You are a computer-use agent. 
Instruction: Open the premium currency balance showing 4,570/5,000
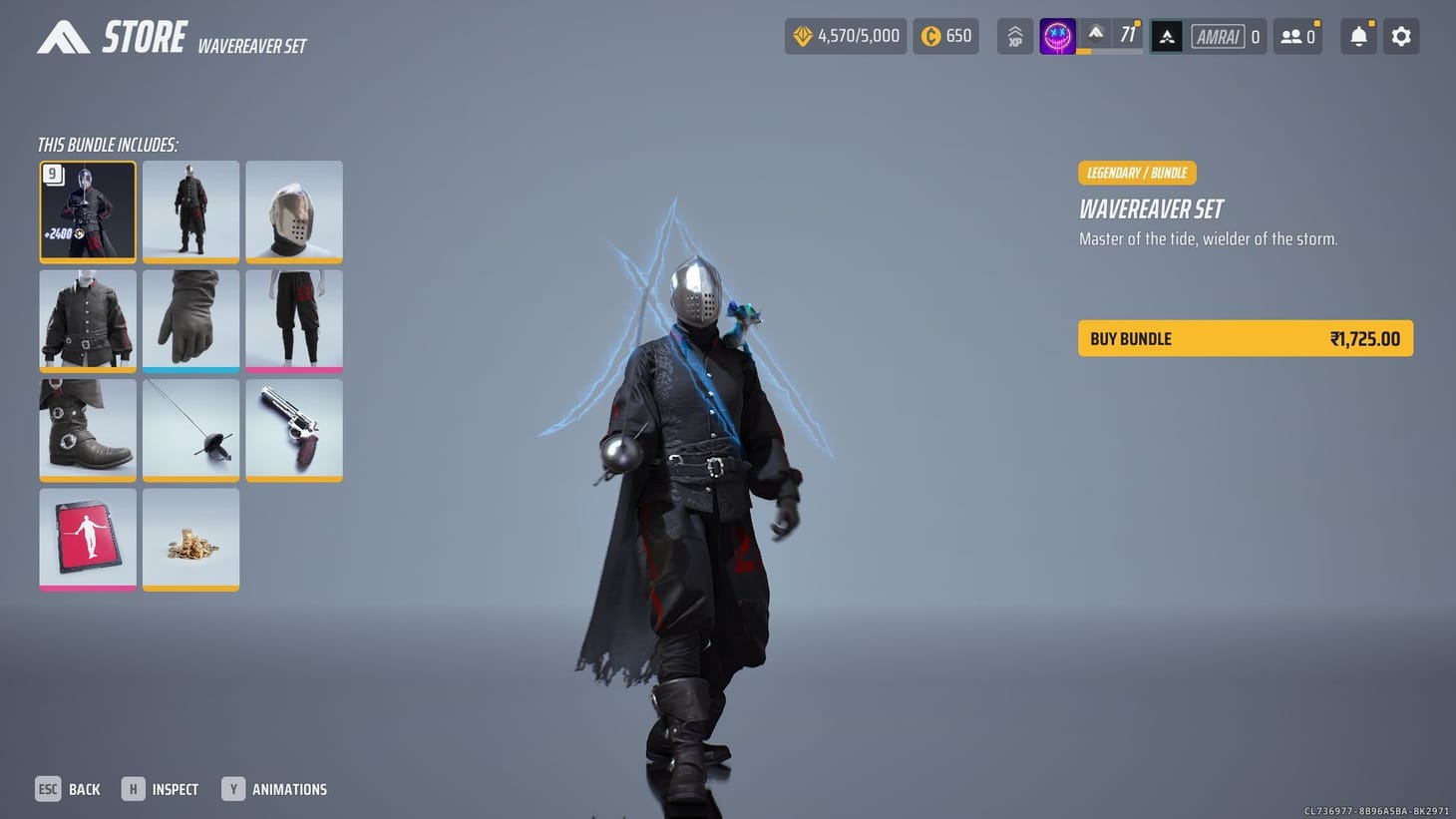[x=846, y=35]
